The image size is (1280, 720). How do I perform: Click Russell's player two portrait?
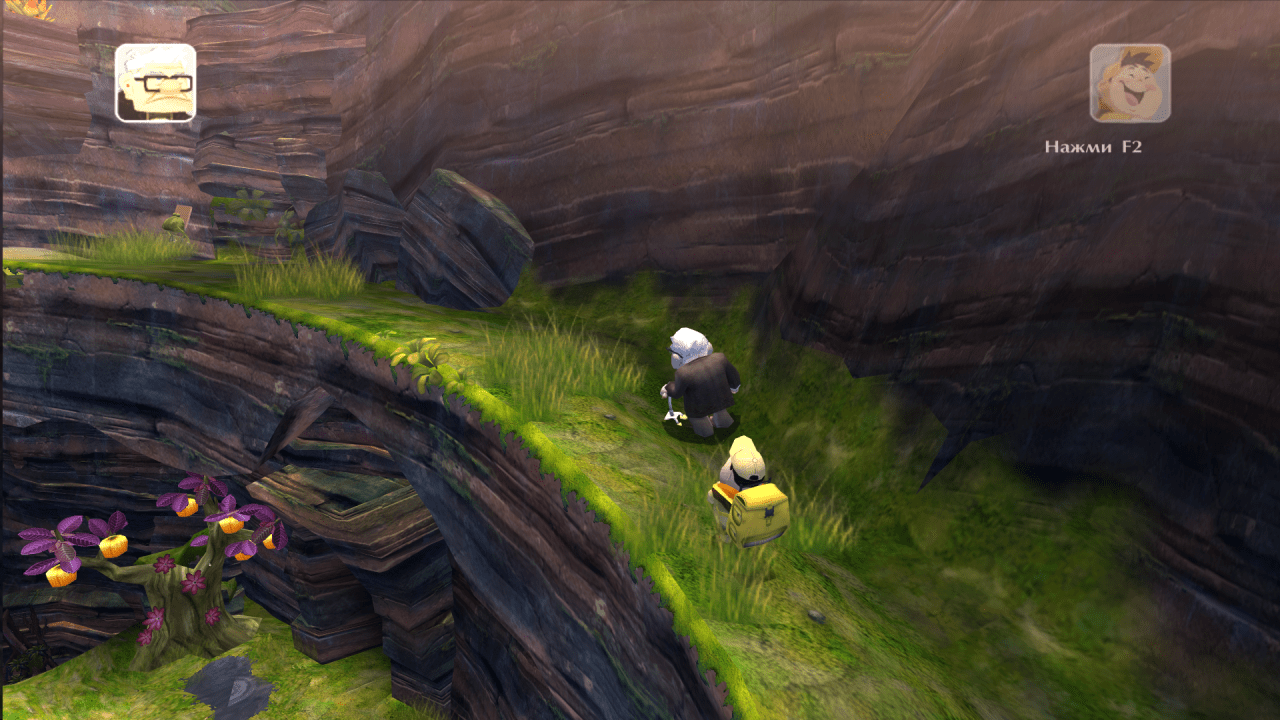click(x=1130, y=83)
